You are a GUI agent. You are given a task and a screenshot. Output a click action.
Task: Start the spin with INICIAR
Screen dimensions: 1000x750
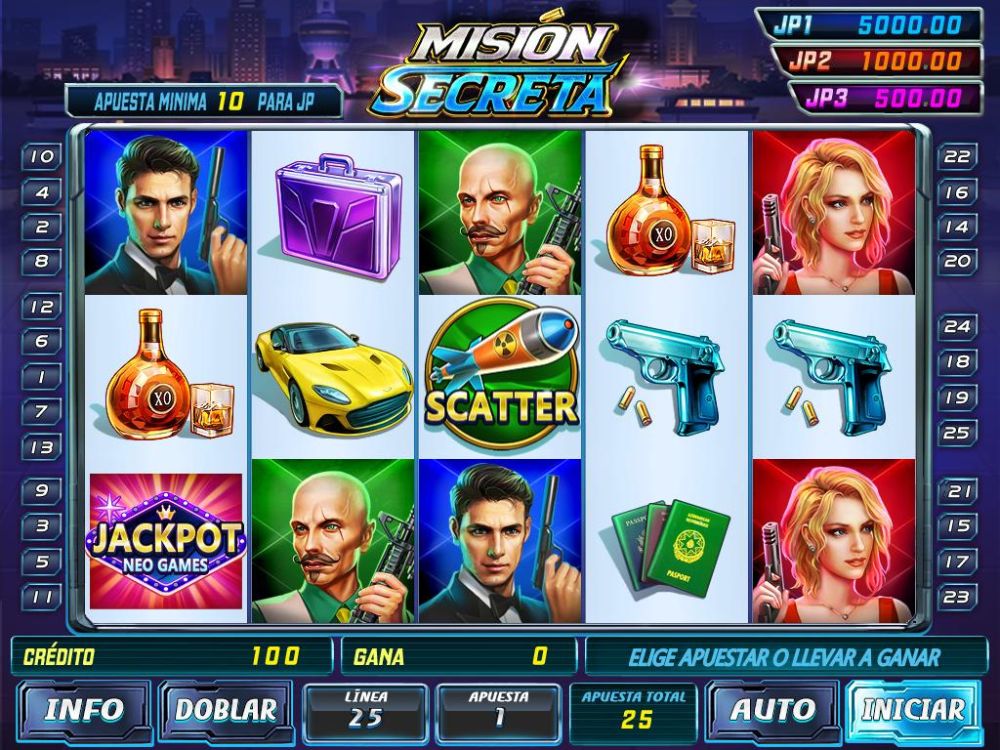pos(913,709)
